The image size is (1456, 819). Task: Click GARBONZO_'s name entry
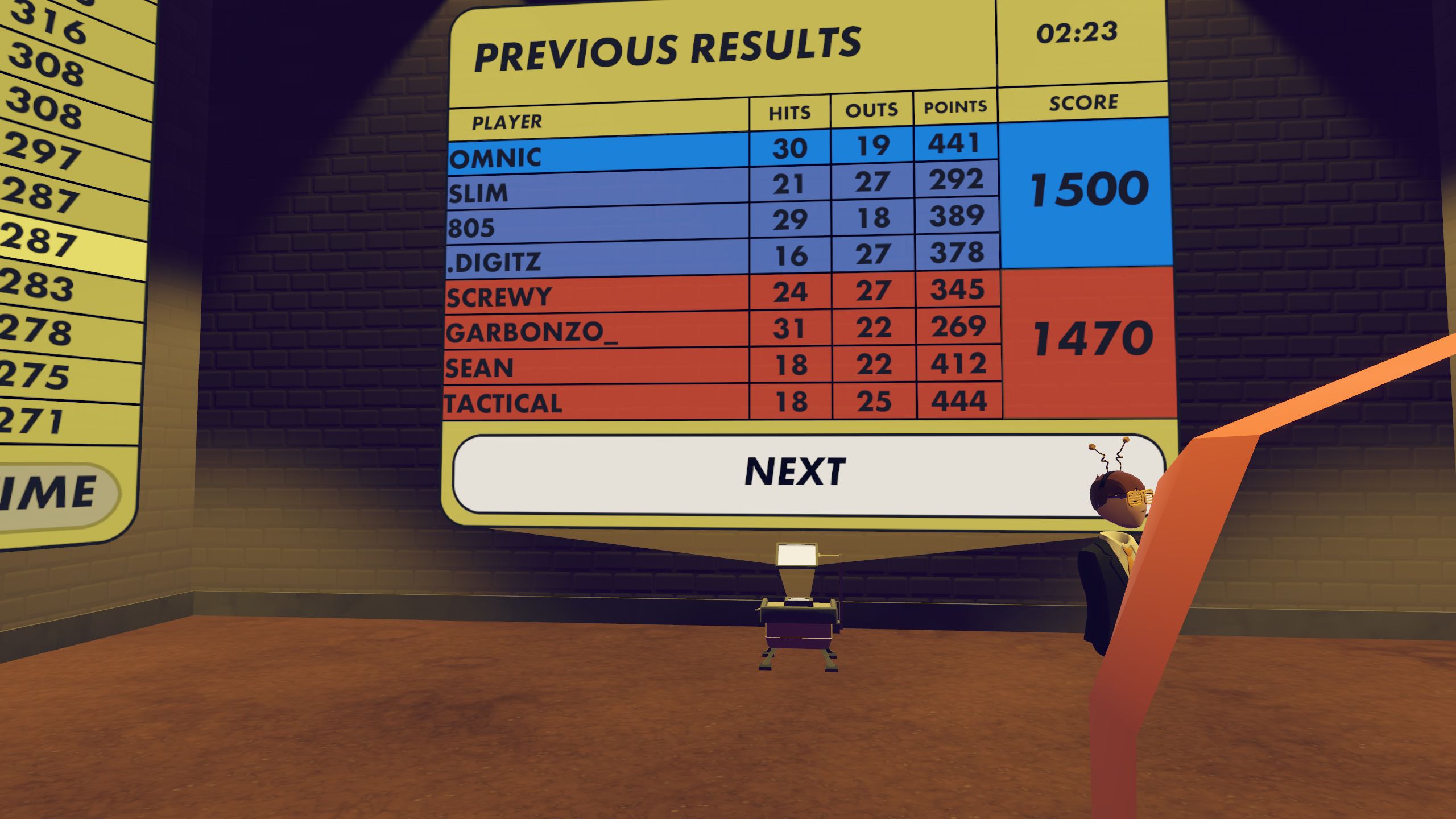point(532,333)
